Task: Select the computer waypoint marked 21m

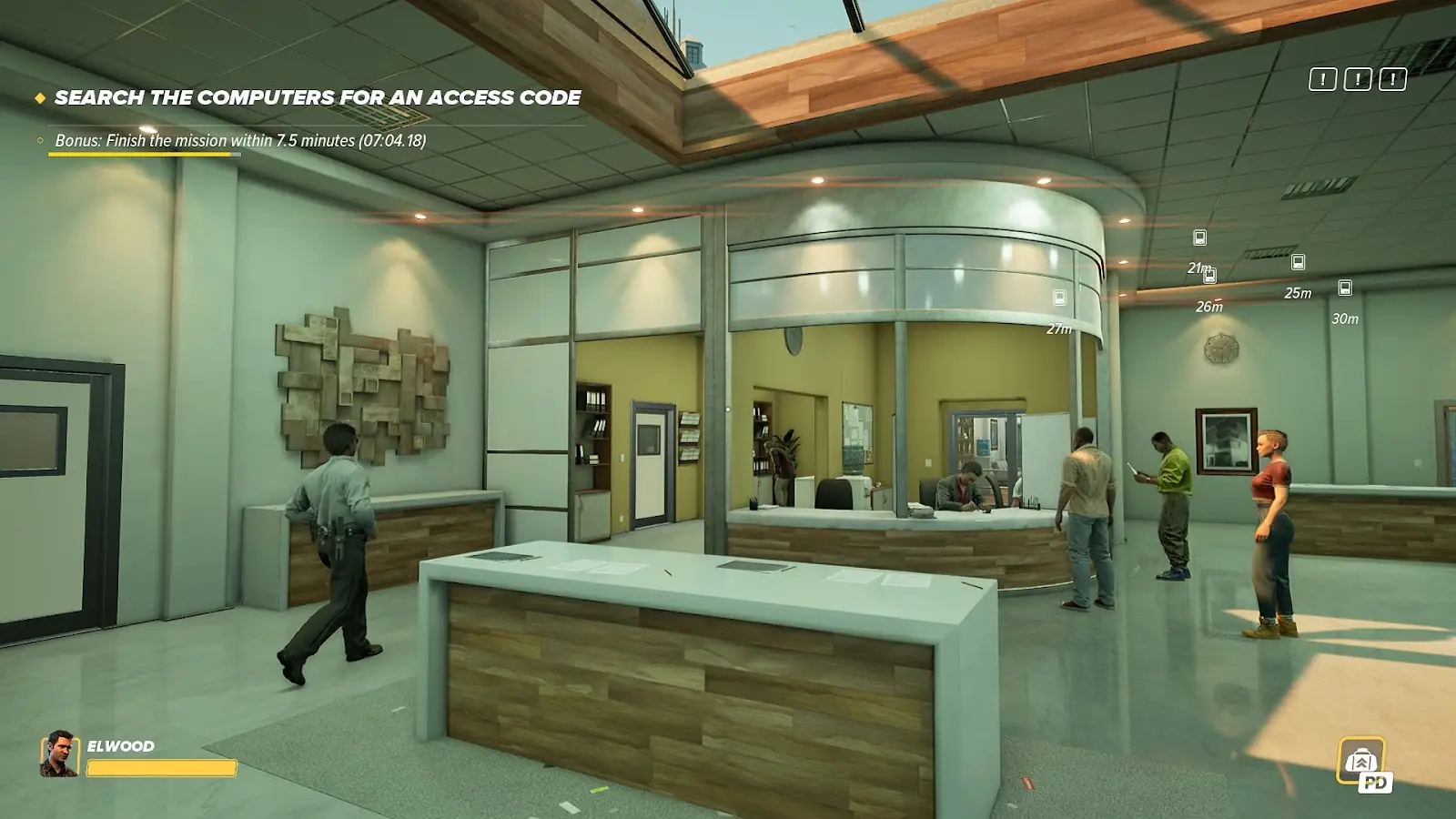Action: pos(1199,238)
